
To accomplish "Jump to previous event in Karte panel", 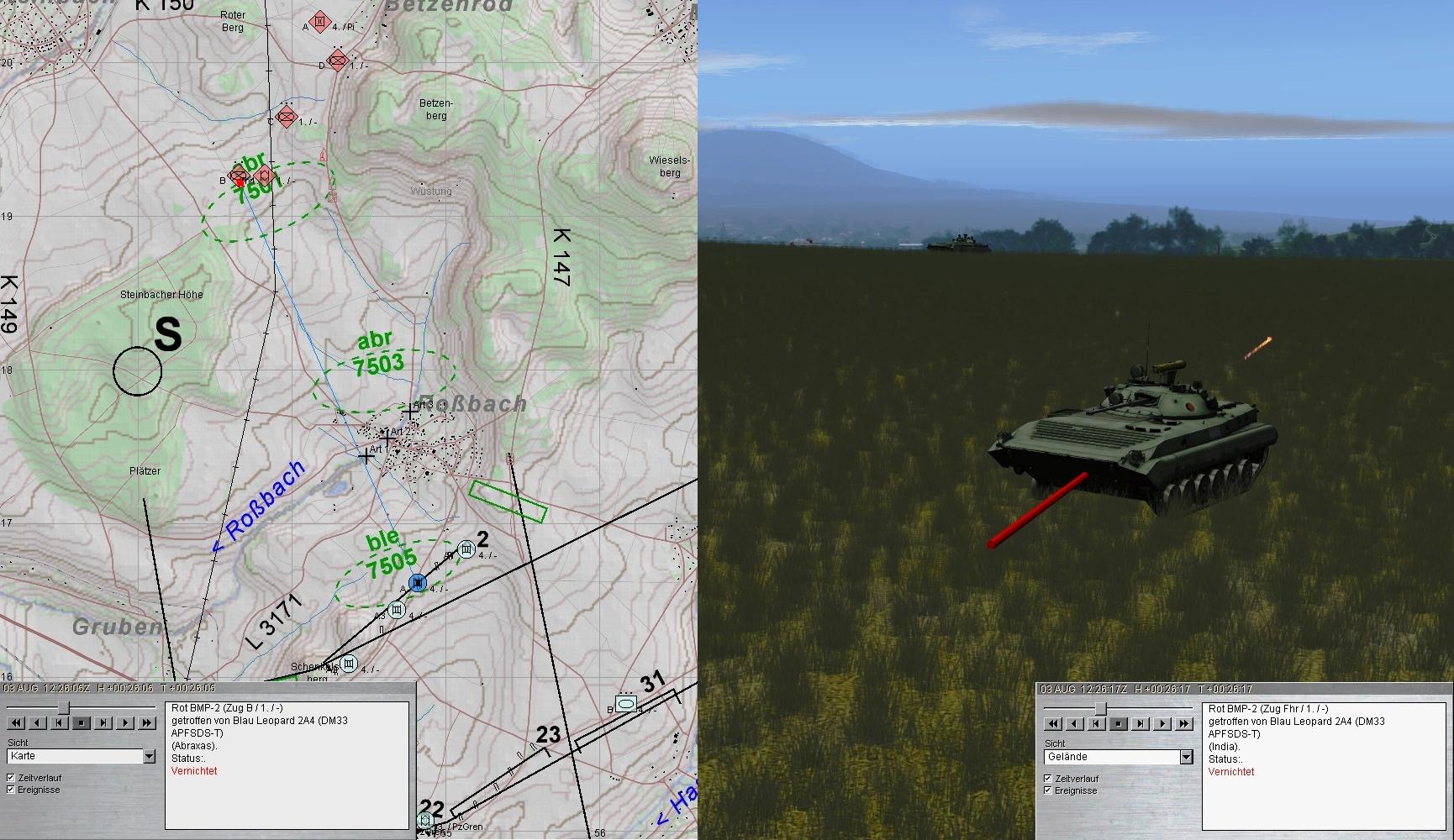I will 60,722.
